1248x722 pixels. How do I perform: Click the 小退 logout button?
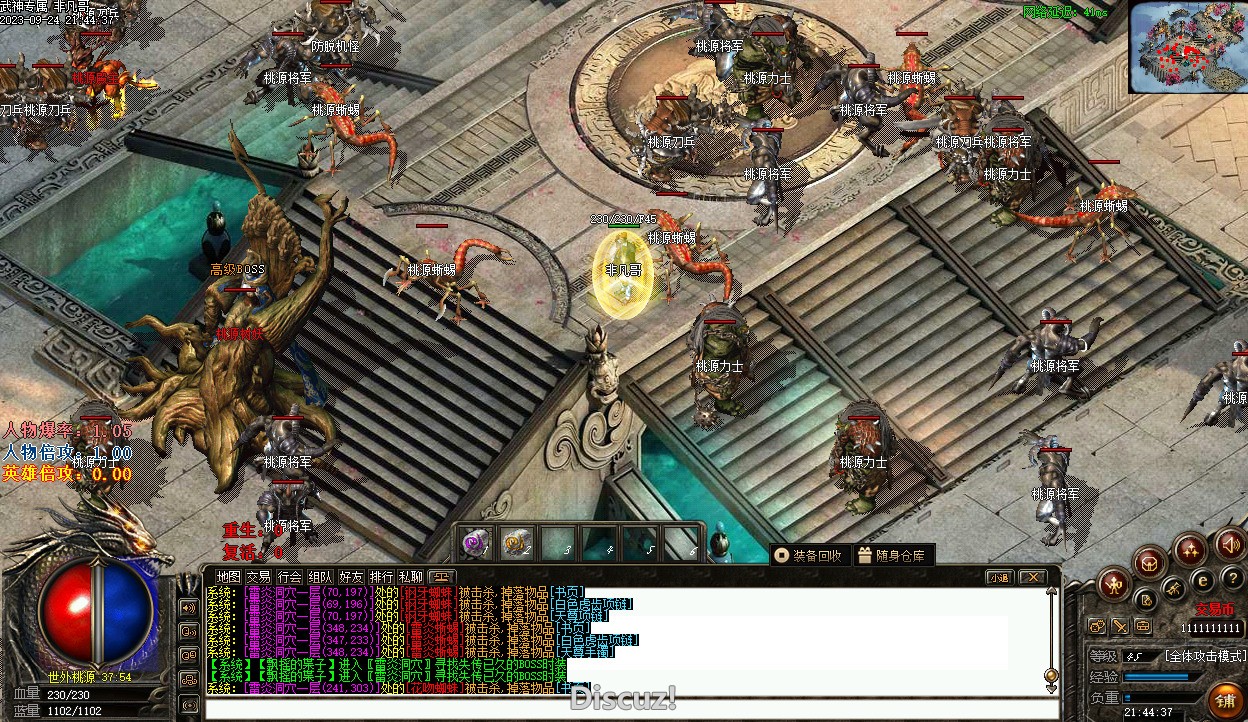click(998, 577)
